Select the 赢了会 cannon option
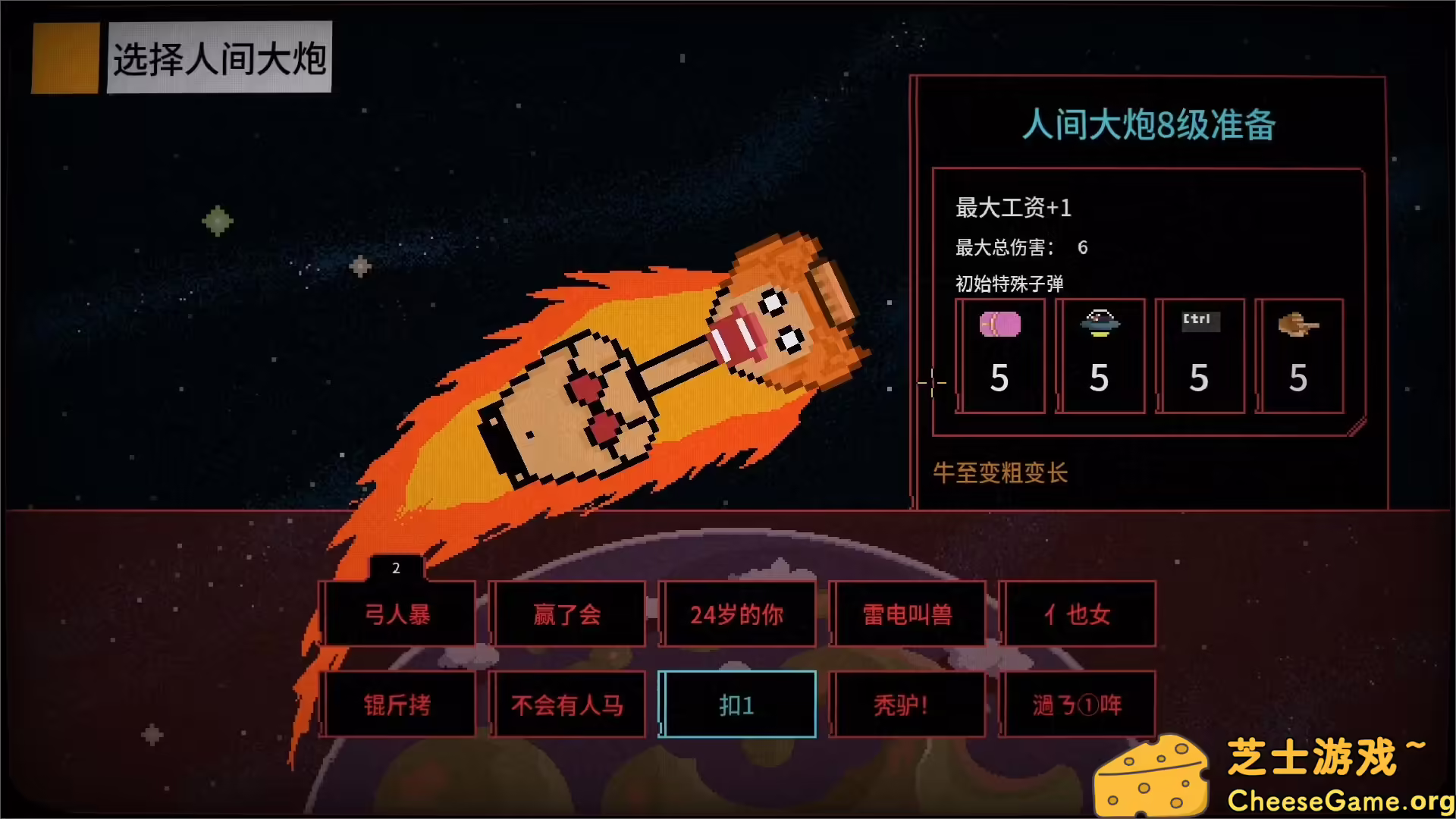 569,614
